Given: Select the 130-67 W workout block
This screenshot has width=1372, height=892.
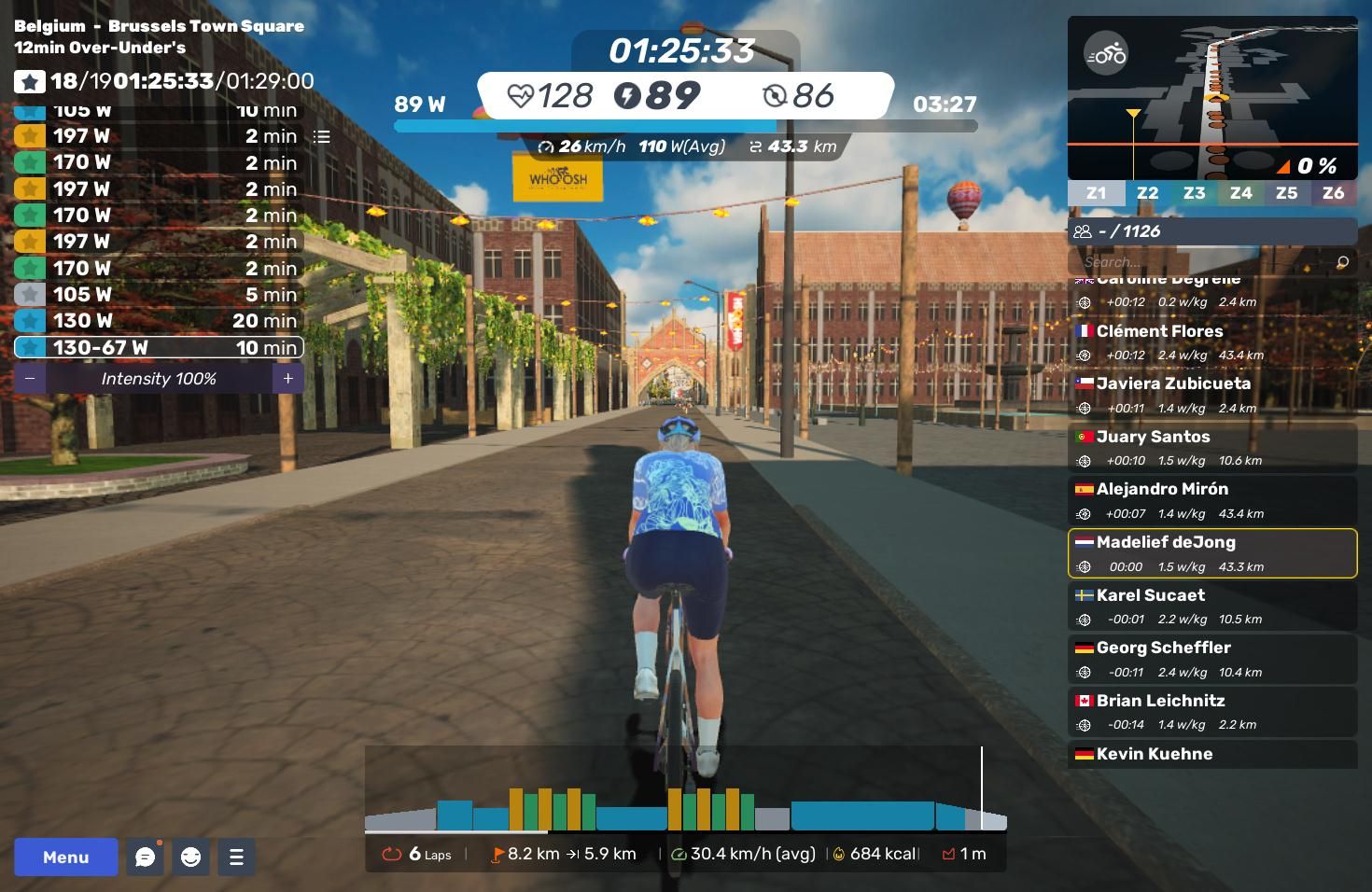Looking at the screenshot, I should tap(159, 347).
